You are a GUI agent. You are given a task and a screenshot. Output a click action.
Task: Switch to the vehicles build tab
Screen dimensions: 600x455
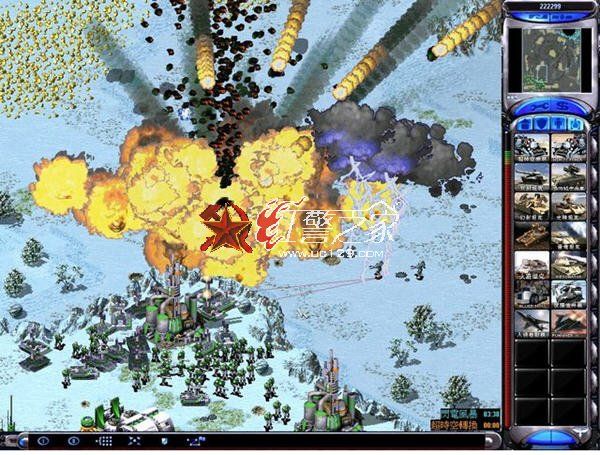tap(574, 124)
